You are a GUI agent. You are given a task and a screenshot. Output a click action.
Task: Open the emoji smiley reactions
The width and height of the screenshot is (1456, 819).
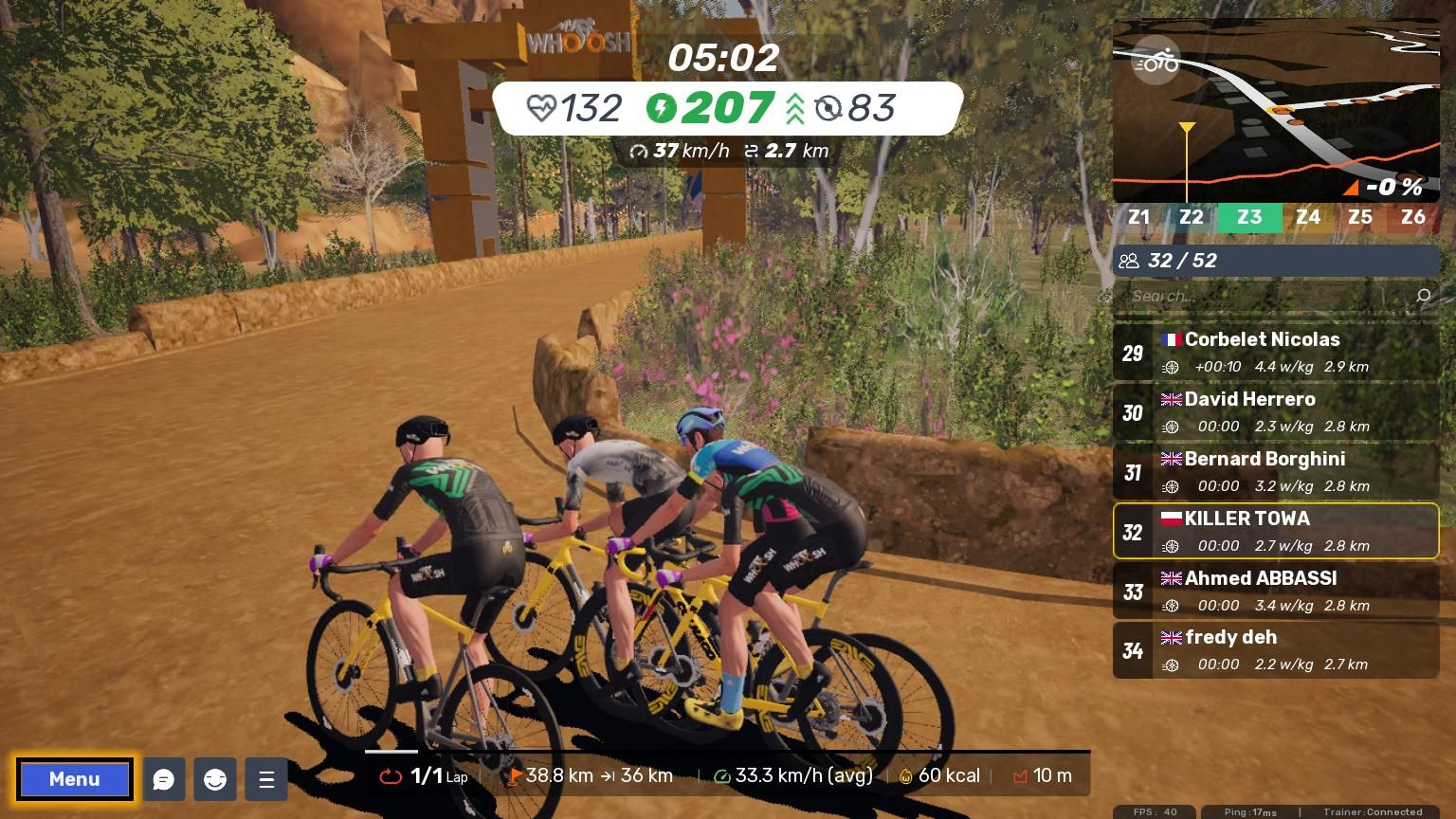[x=215, y=779]
